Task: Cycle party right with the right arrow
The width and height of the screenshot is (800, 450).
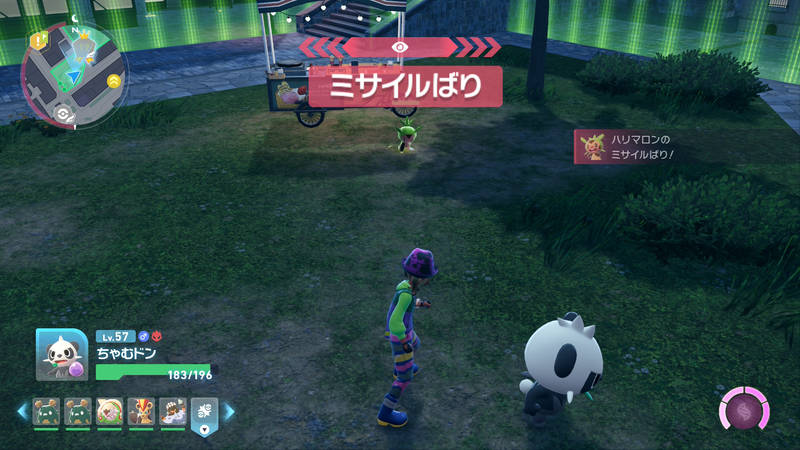Action: pos(229,411)
